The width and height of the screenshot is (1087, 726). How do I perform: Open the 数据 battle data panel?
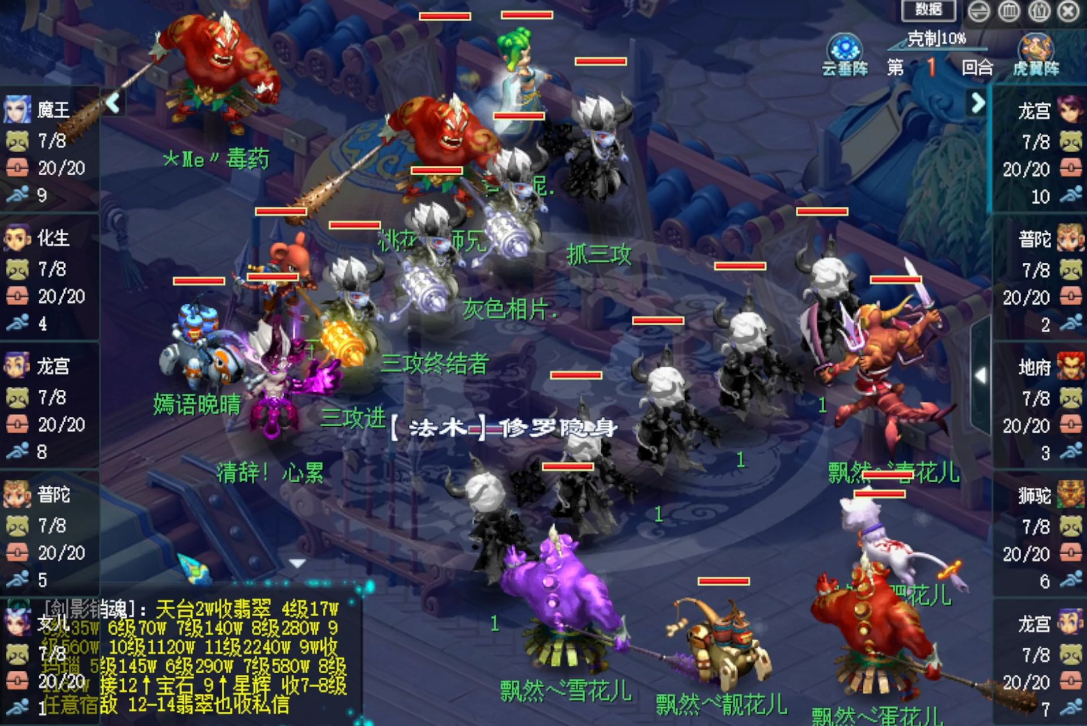tap(929, 10)
